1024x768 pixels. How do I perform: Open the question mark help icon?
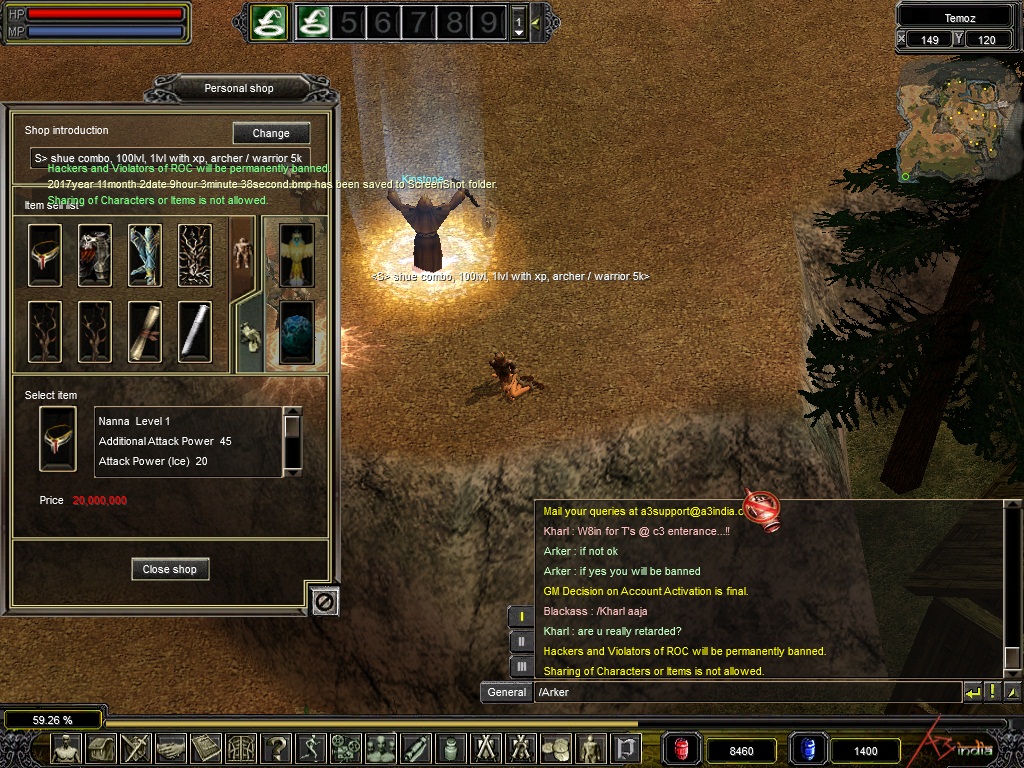(276, 748)
